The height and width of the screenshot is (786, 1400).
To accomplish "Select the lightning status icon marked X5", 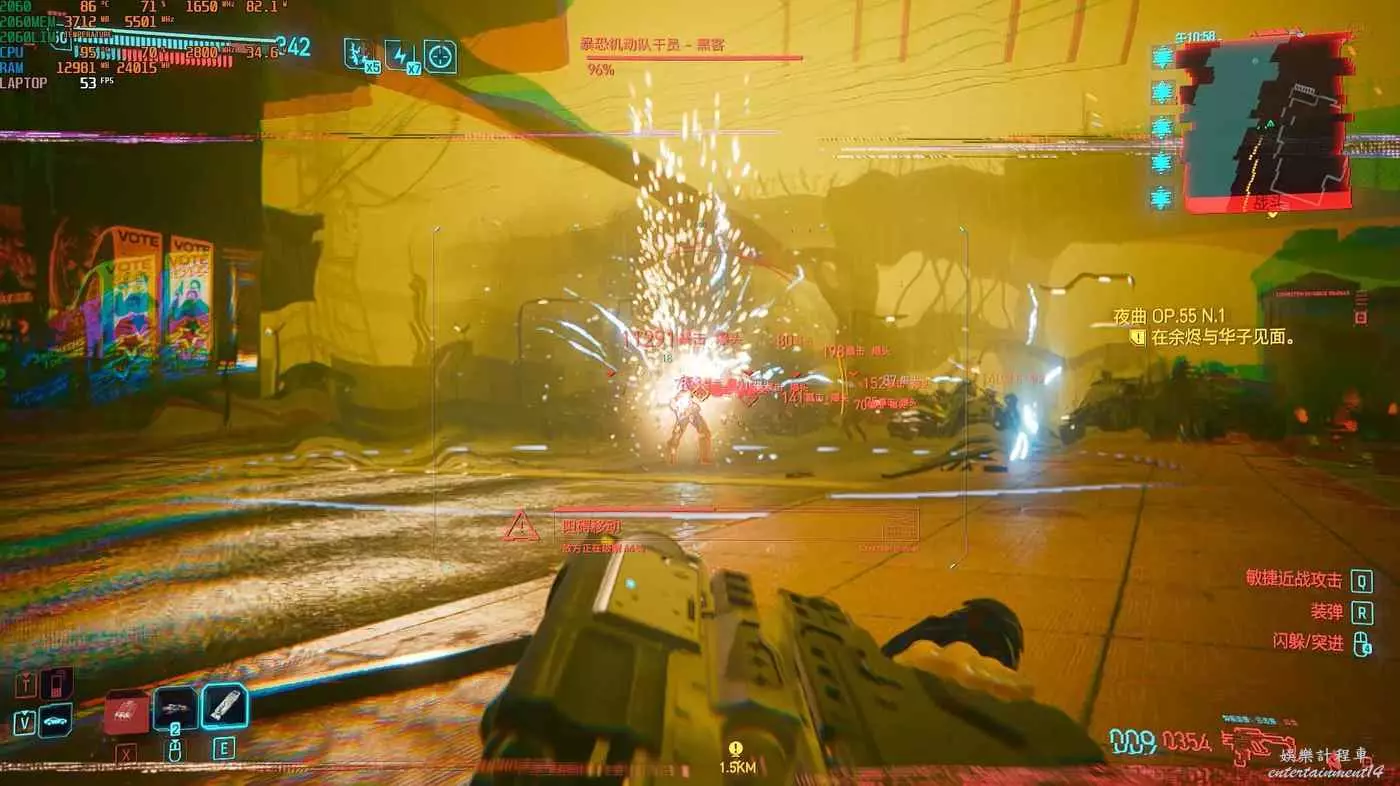I will tap(360, 54).
